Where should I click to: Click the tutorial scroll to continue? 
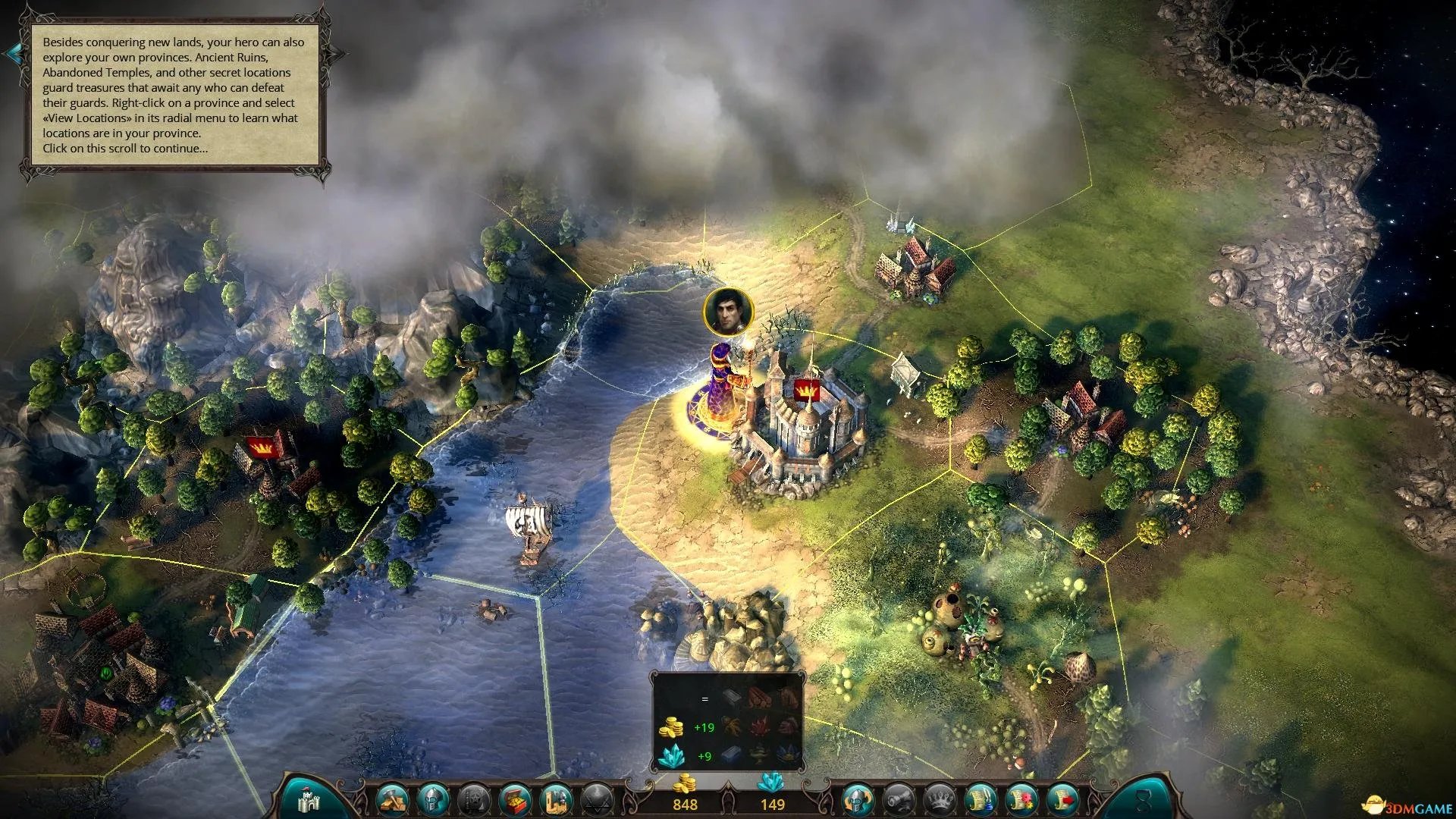click(174, 96)
